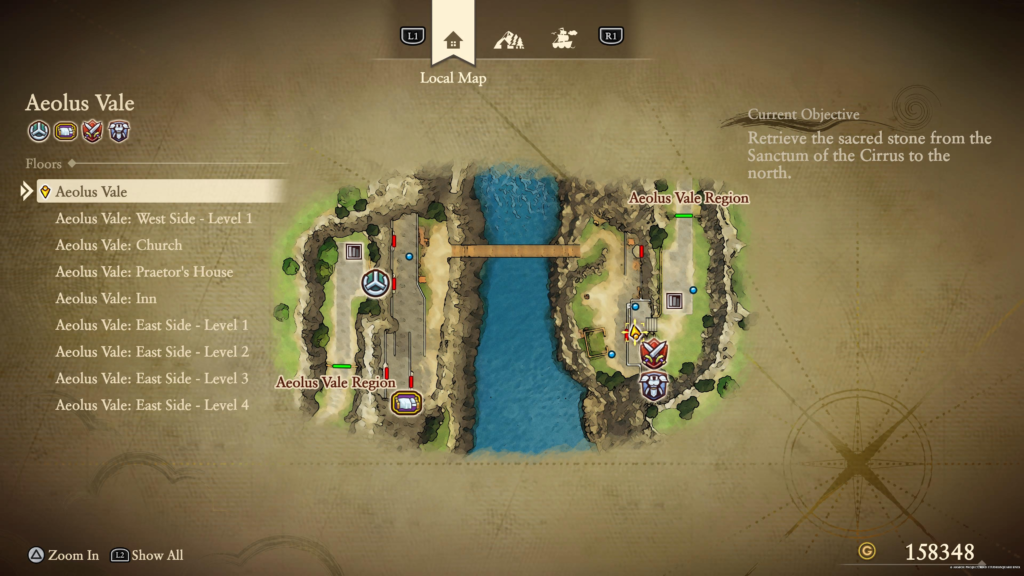Click the yellow player position marker

click(632, 332)
